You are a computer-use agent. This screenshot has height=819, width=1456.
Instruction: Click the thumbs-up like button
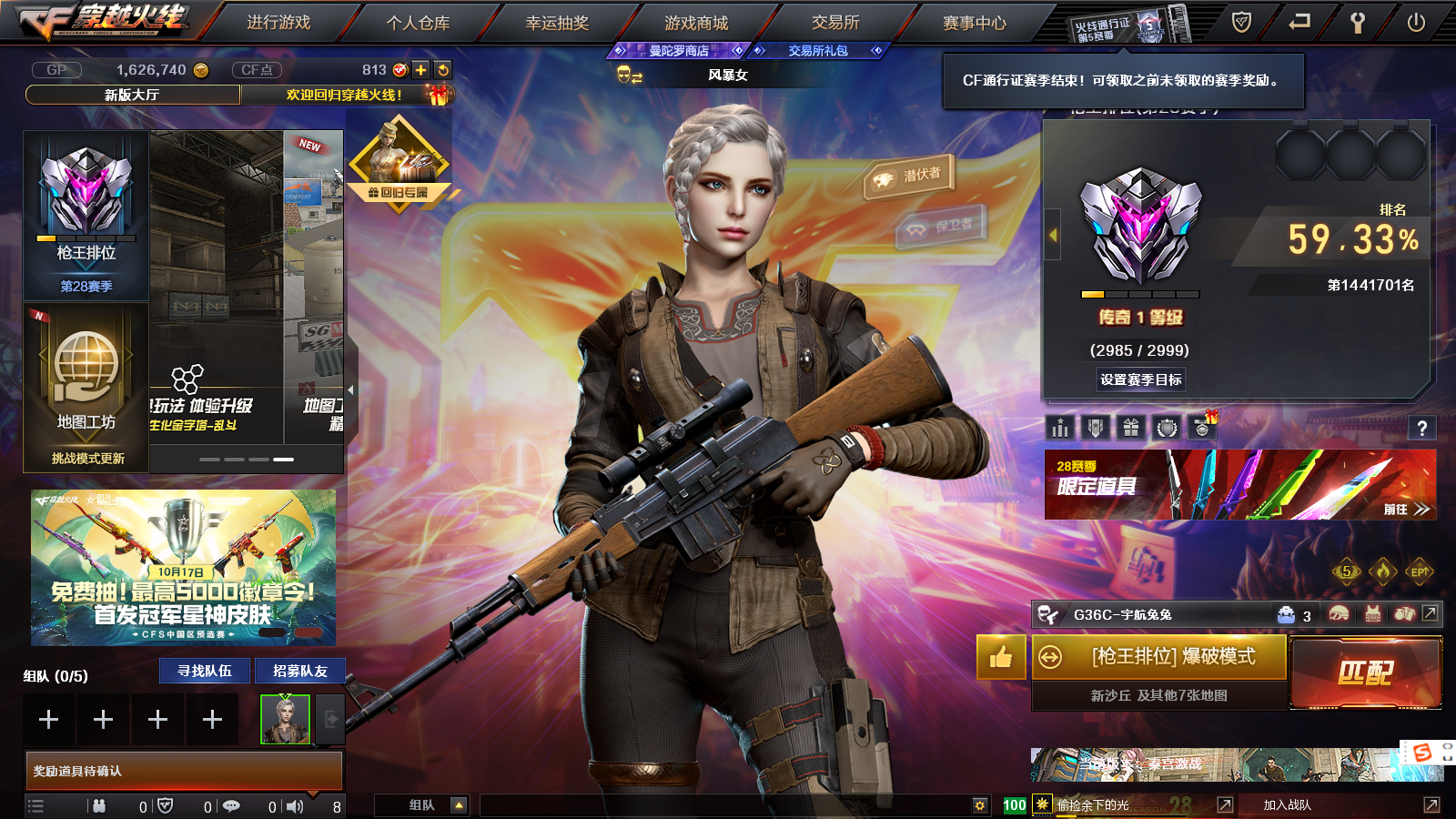click(1001, 657)
